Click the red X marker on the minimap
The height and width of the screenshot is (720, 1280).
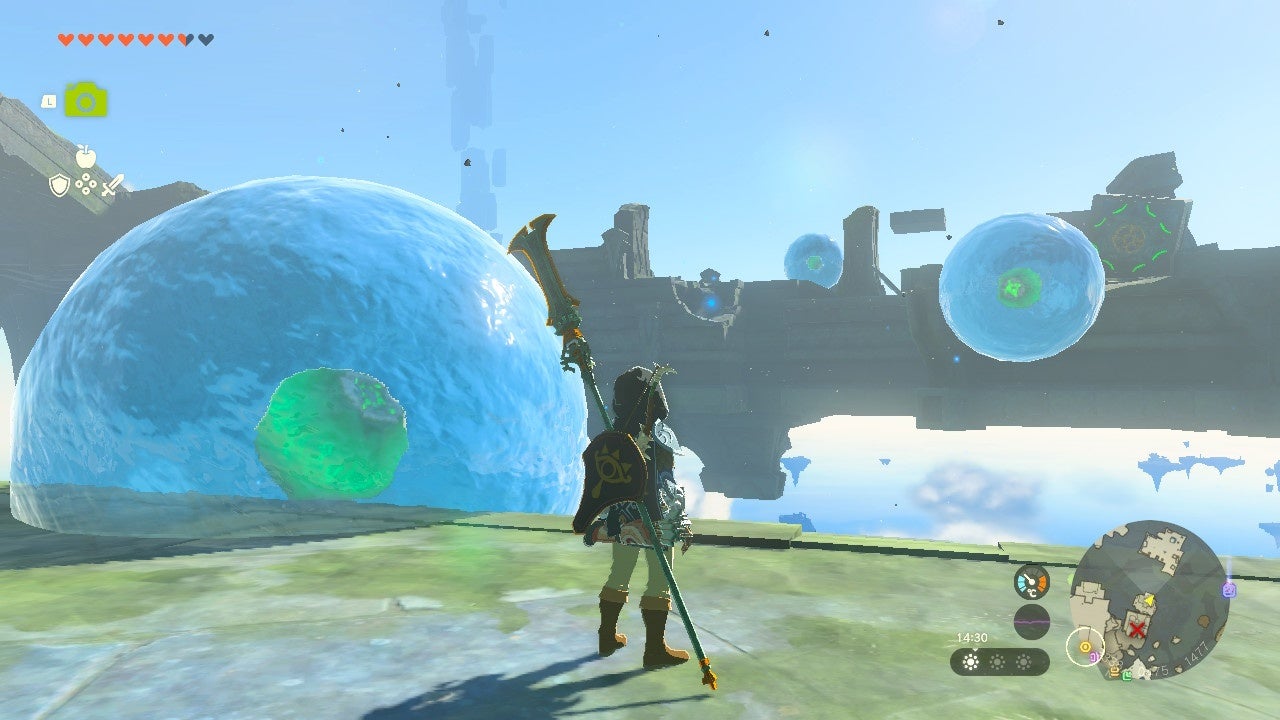click(1137, 628)
